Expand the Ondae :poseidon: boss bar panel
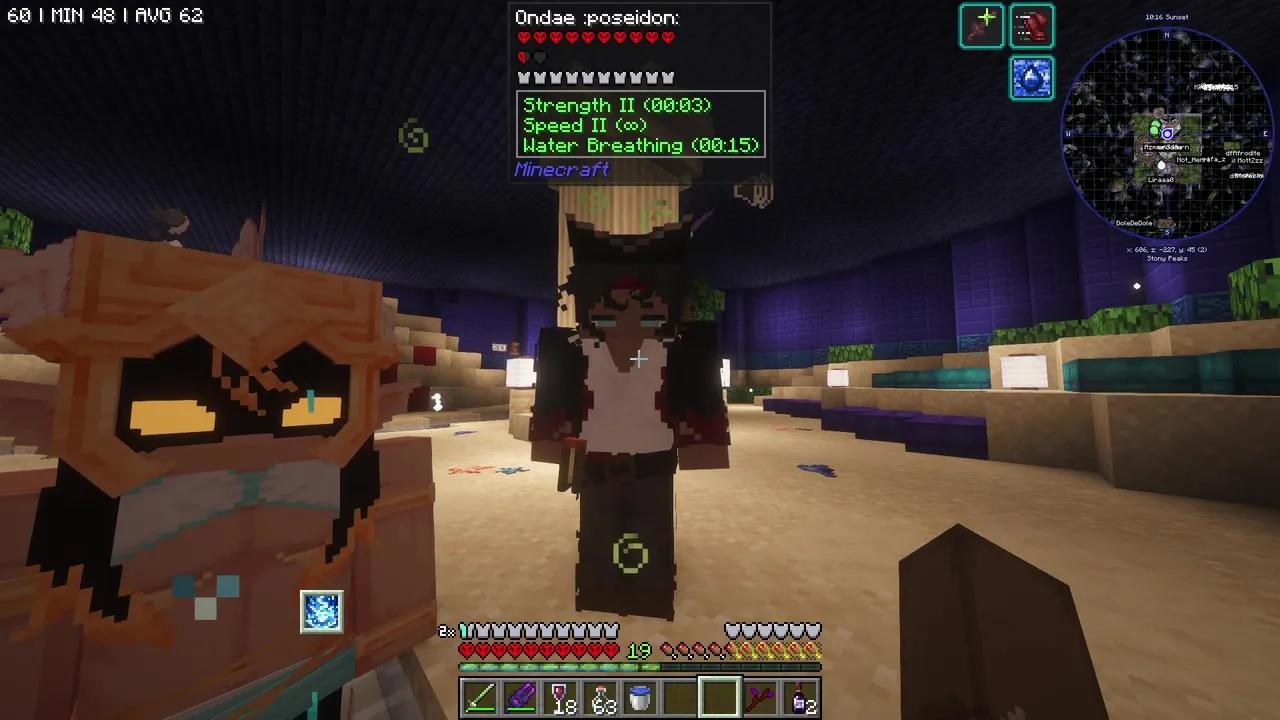 [x=596, y=17]
